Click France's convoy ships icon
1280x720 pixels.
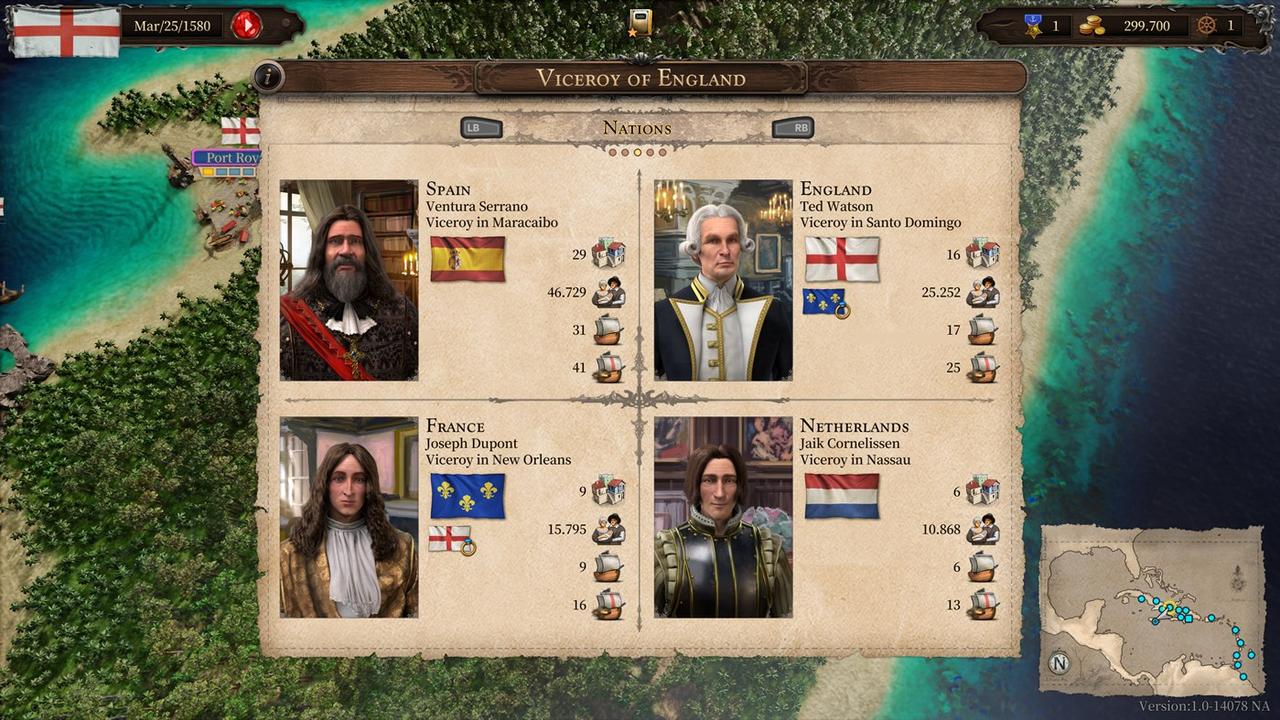point(608,567)
